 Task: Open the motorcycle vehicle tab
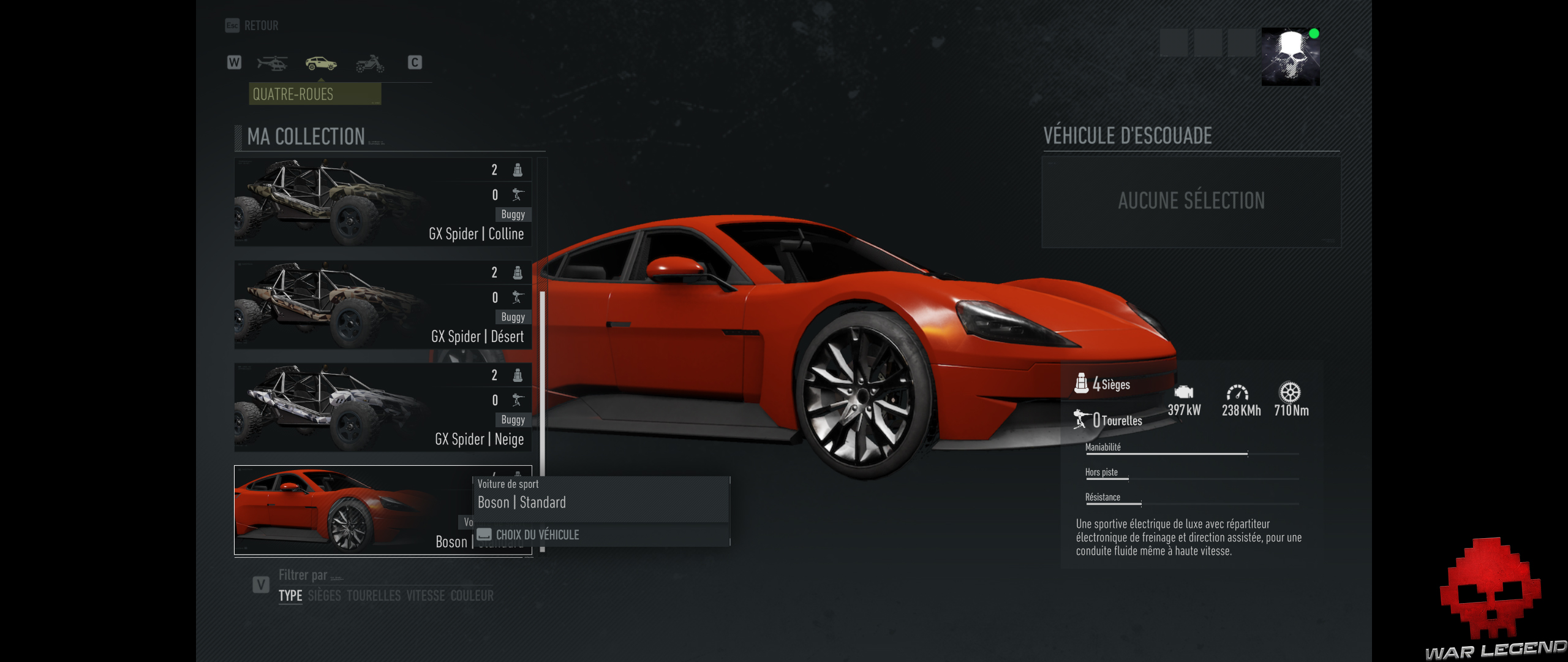(370, 63)
